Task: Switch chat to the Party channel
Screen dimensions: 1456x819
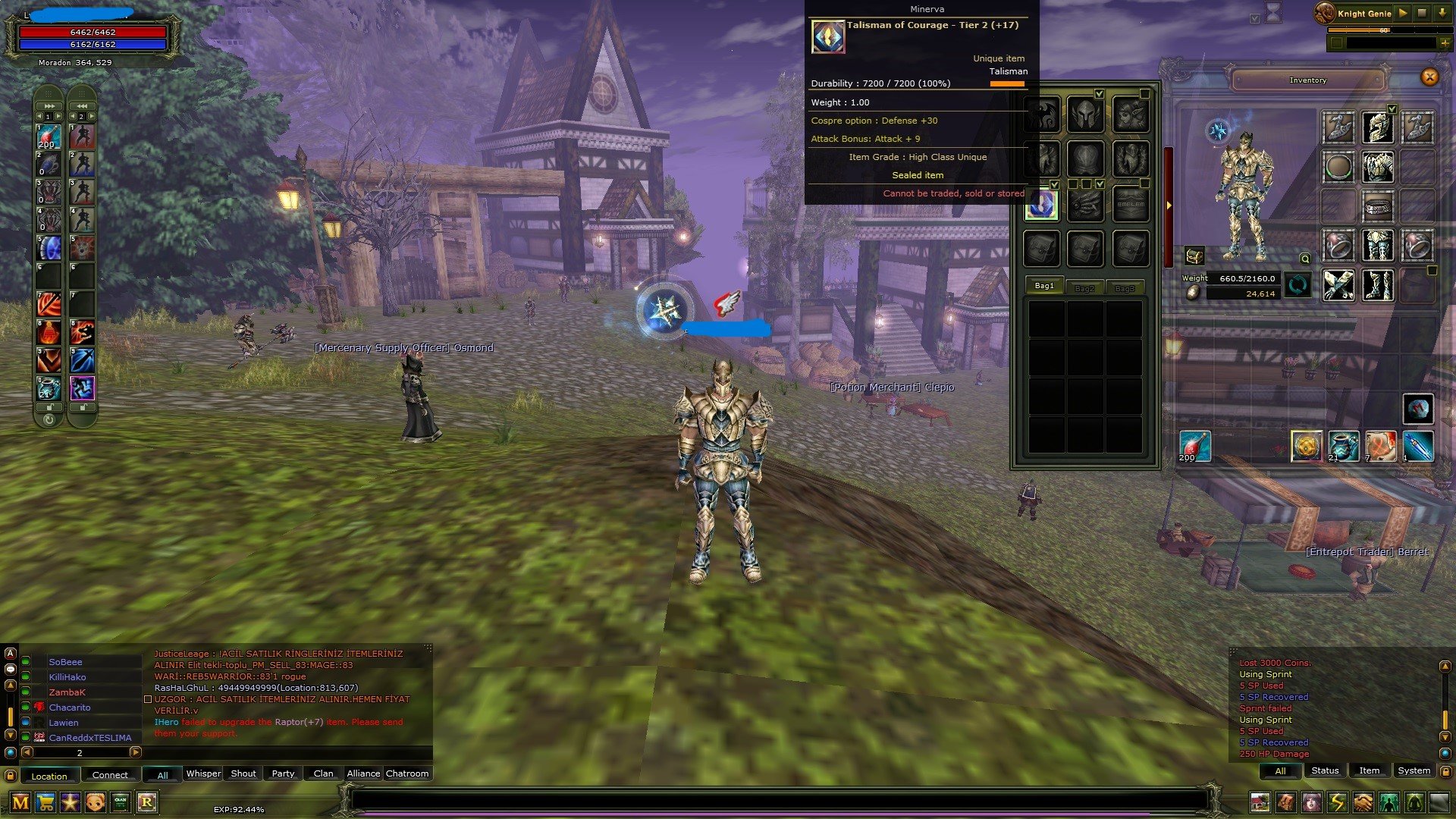Action: pyautogui.click(x=283, y=773)
